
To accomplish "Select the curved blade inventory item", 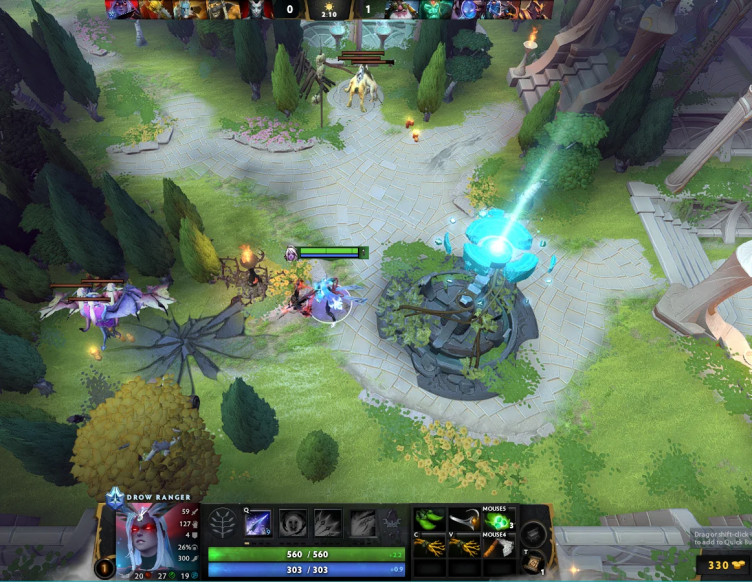I will tap(463, 521).
